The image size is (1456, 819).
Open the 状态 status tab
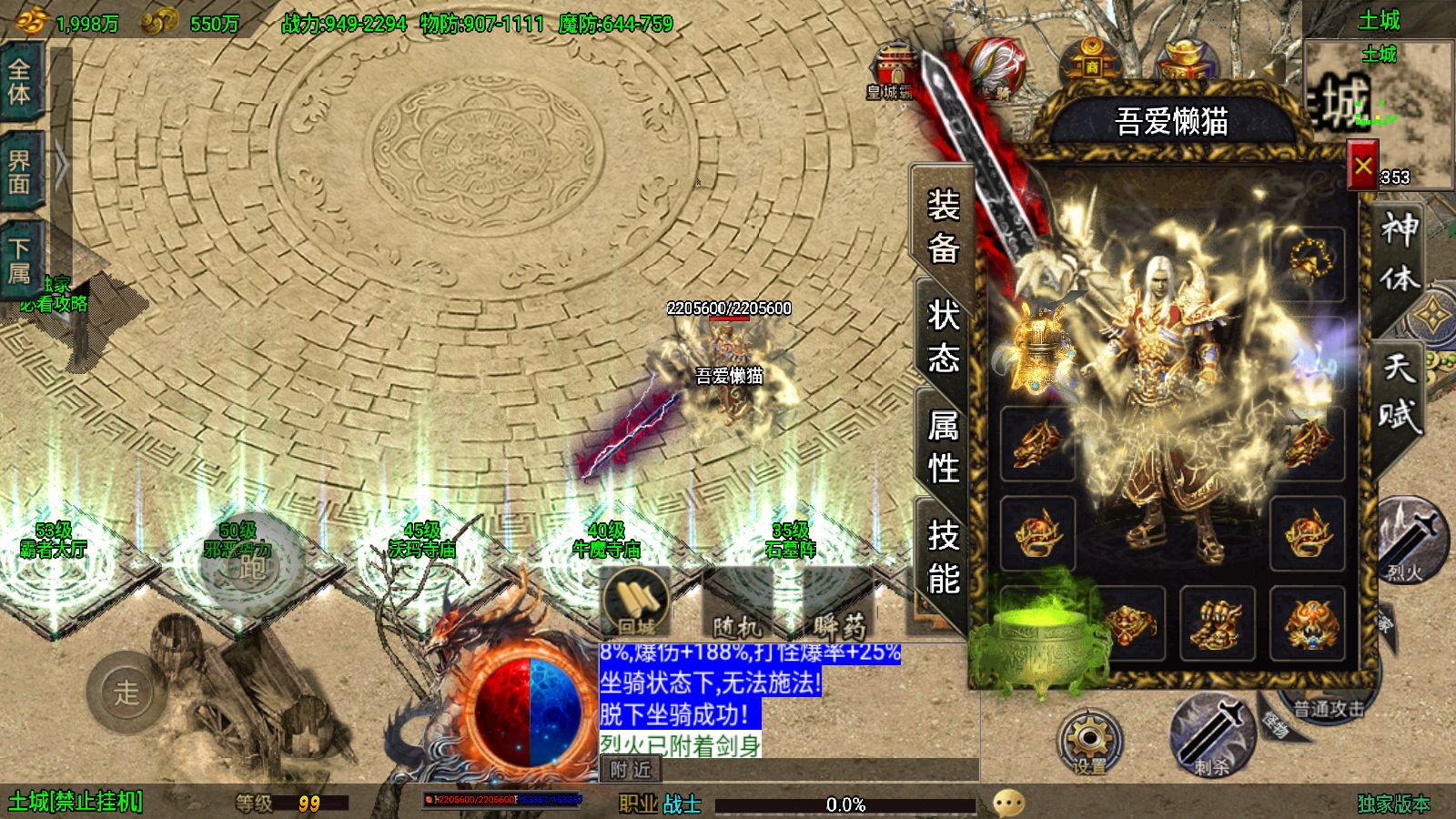pos(943,336)
